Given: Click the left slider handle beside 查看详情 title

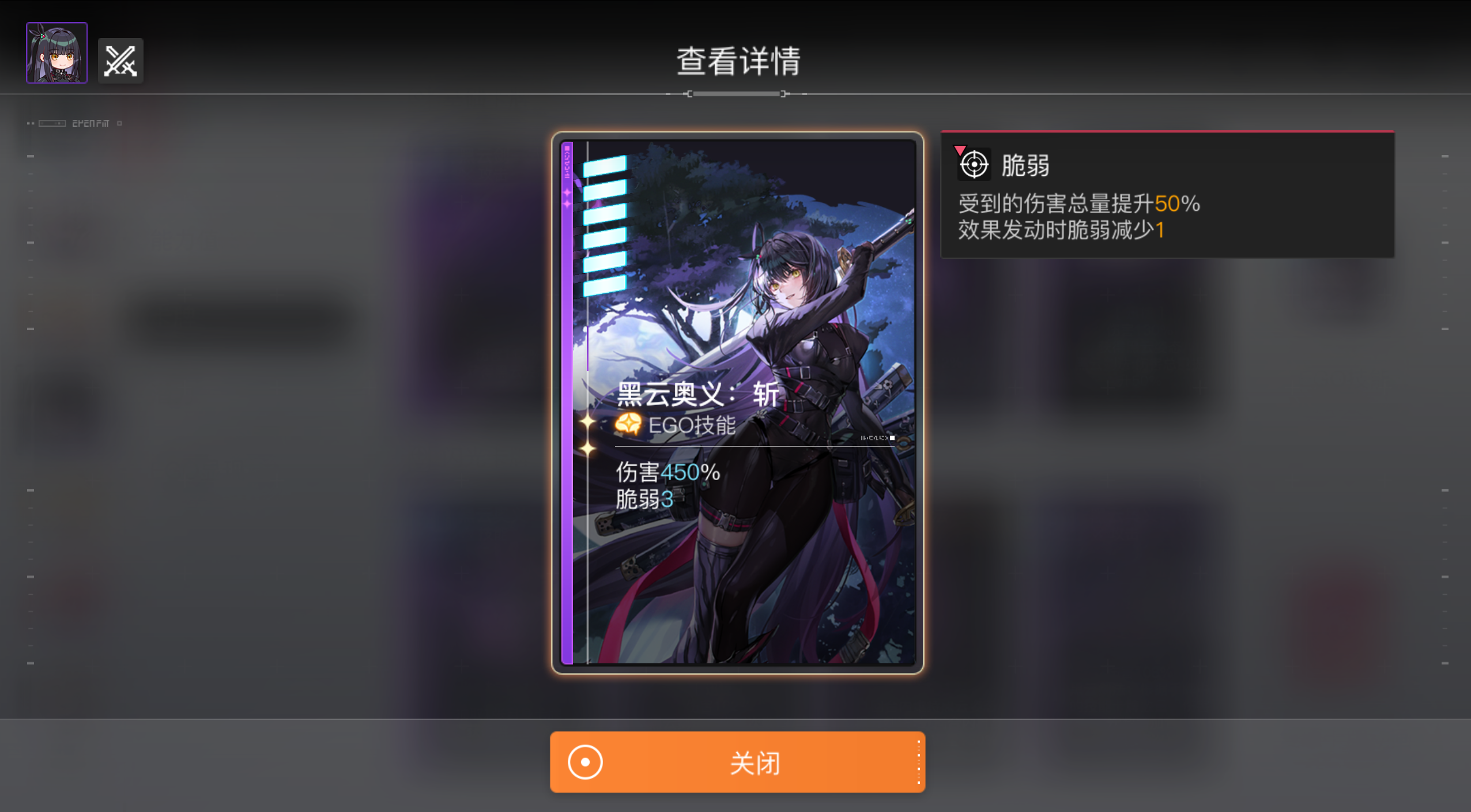Looking at the screenshot, I should [x=689, y=93].
